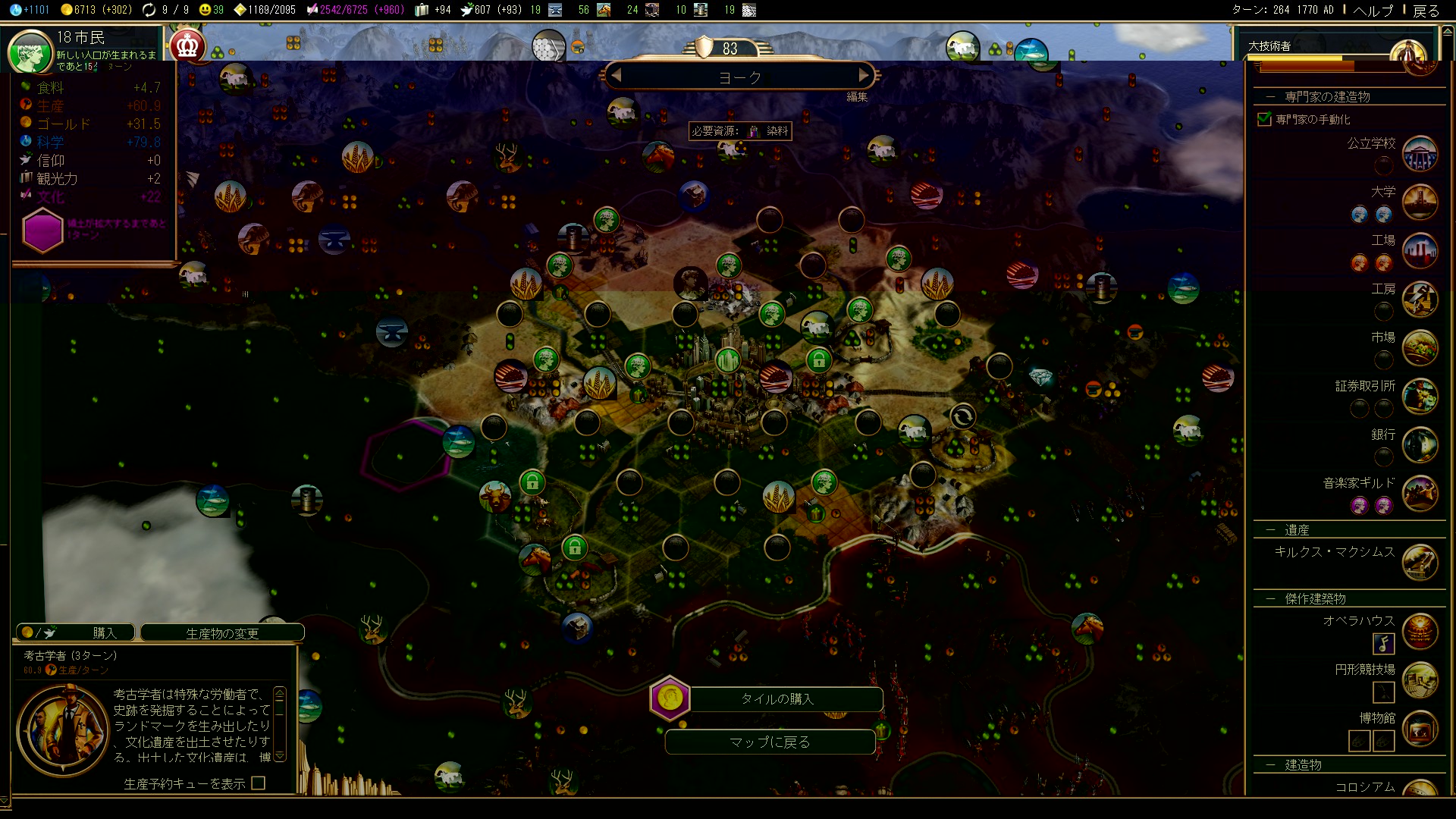Image resolution: width=1456 pixels, height=819 pixels.
Task: Click the Opera House music slot
Action: pyautogui.click(x=1384, y=644)
